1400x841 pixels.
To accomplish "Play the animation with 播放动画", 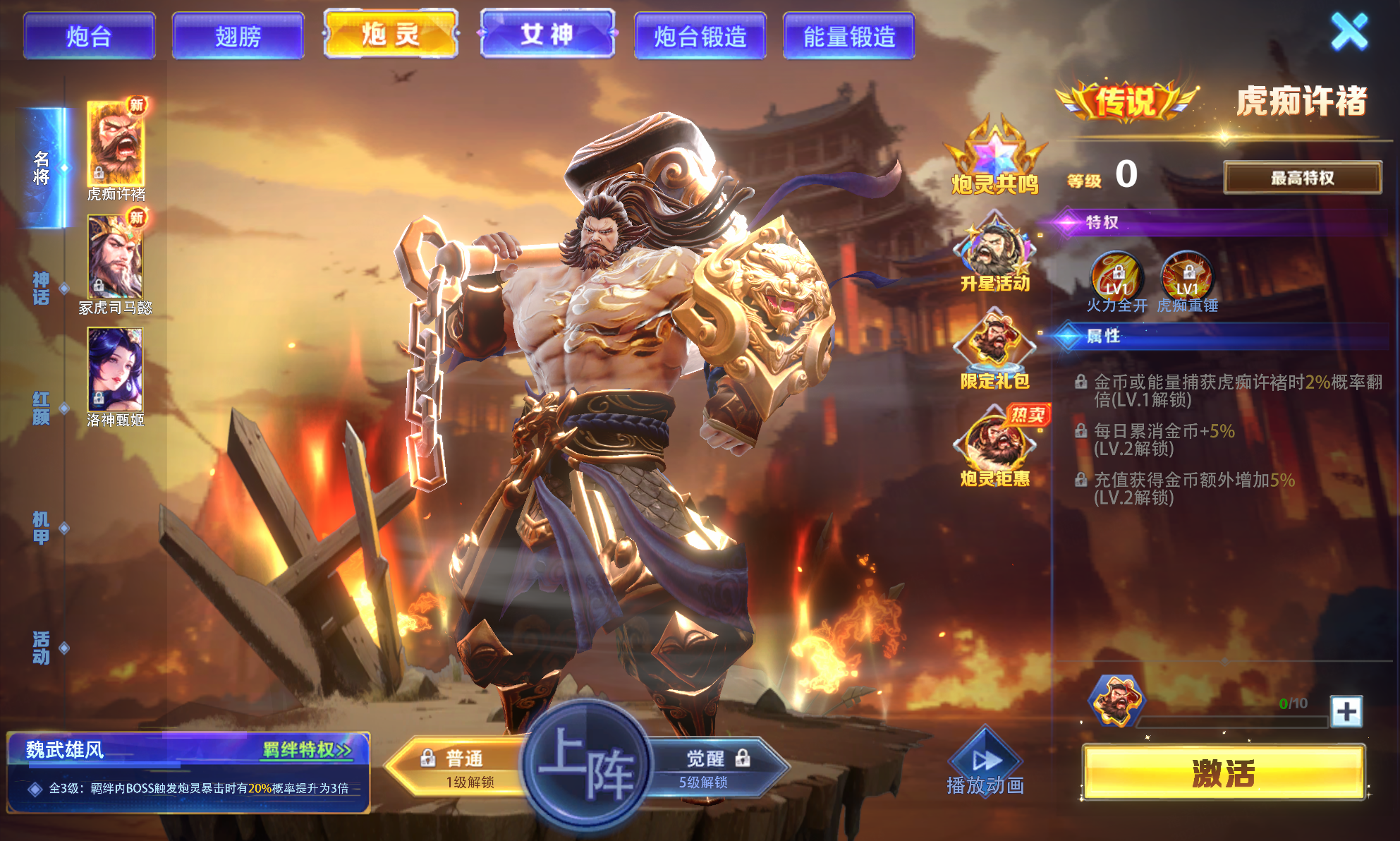I will click(985, 764).
